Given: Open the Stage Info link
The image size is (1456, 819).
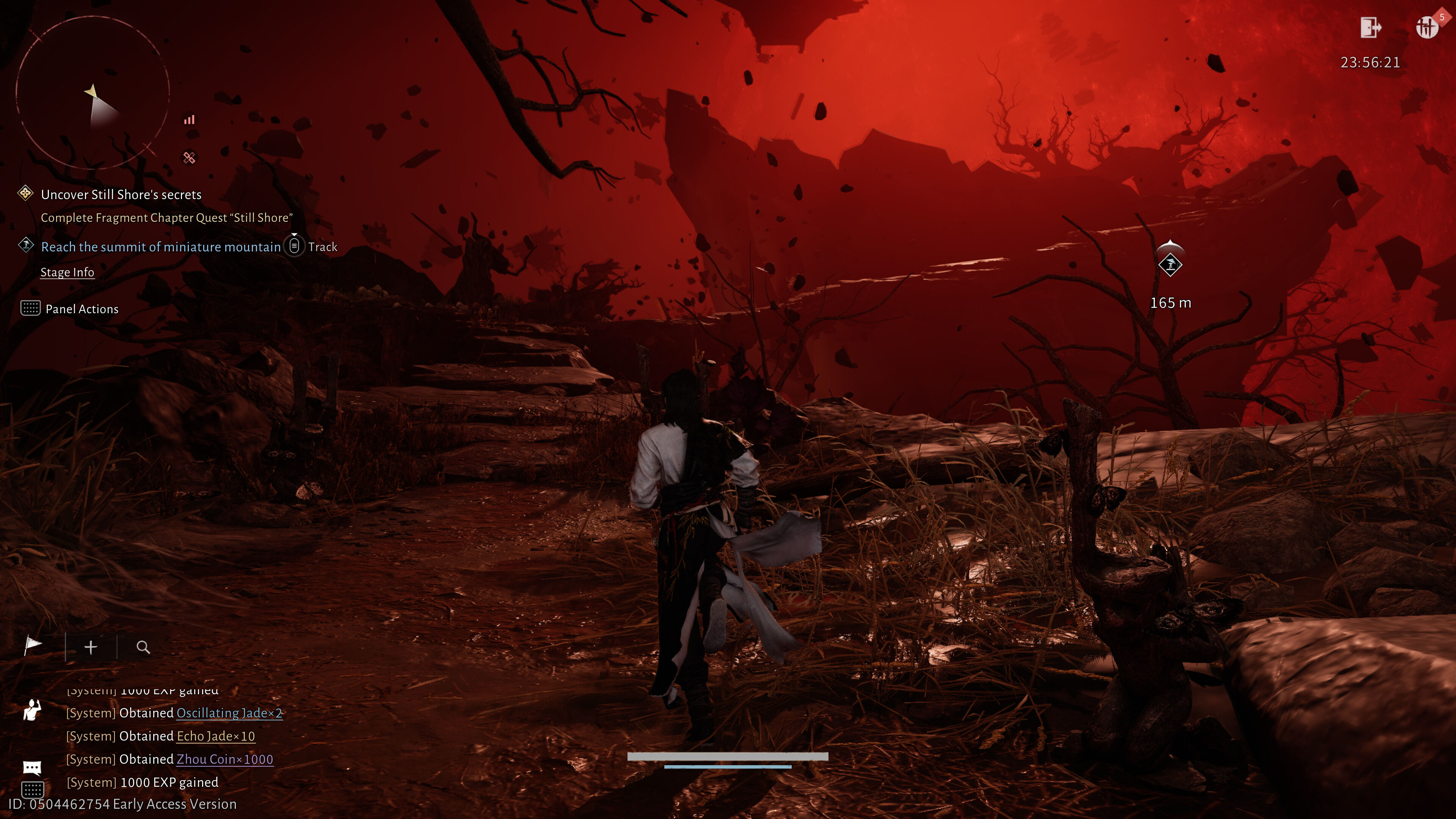Looking at the screenshot, I should pyautogui.click(x=67, y=273).
